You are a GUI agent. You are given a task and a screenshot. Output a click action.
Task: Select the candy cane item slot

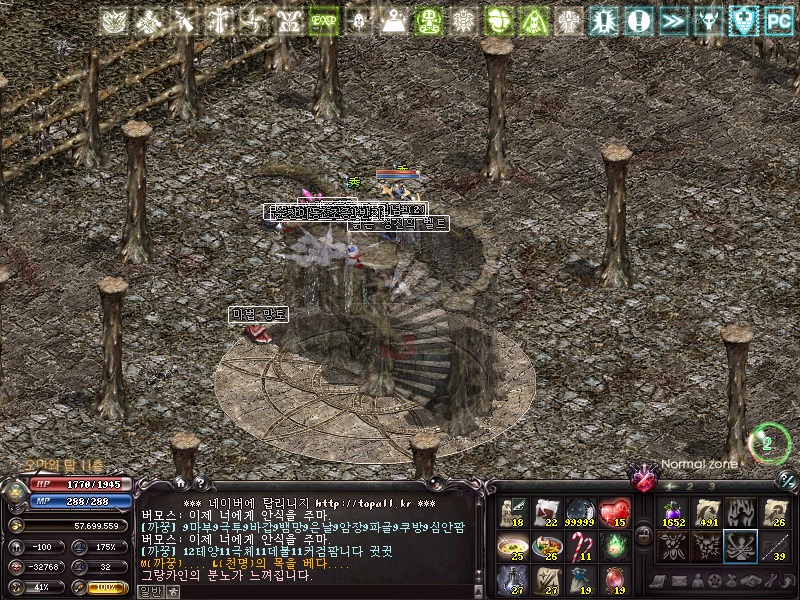[581, 546]
